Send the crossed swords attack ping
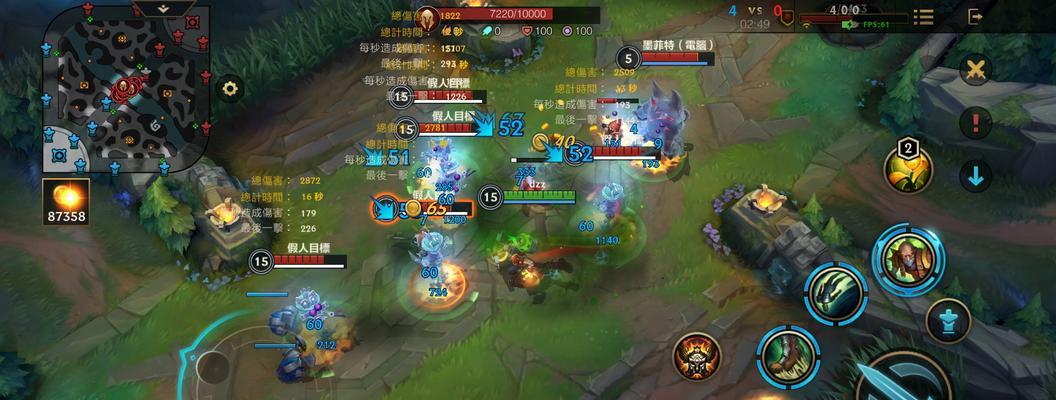 tap(975, 69)
